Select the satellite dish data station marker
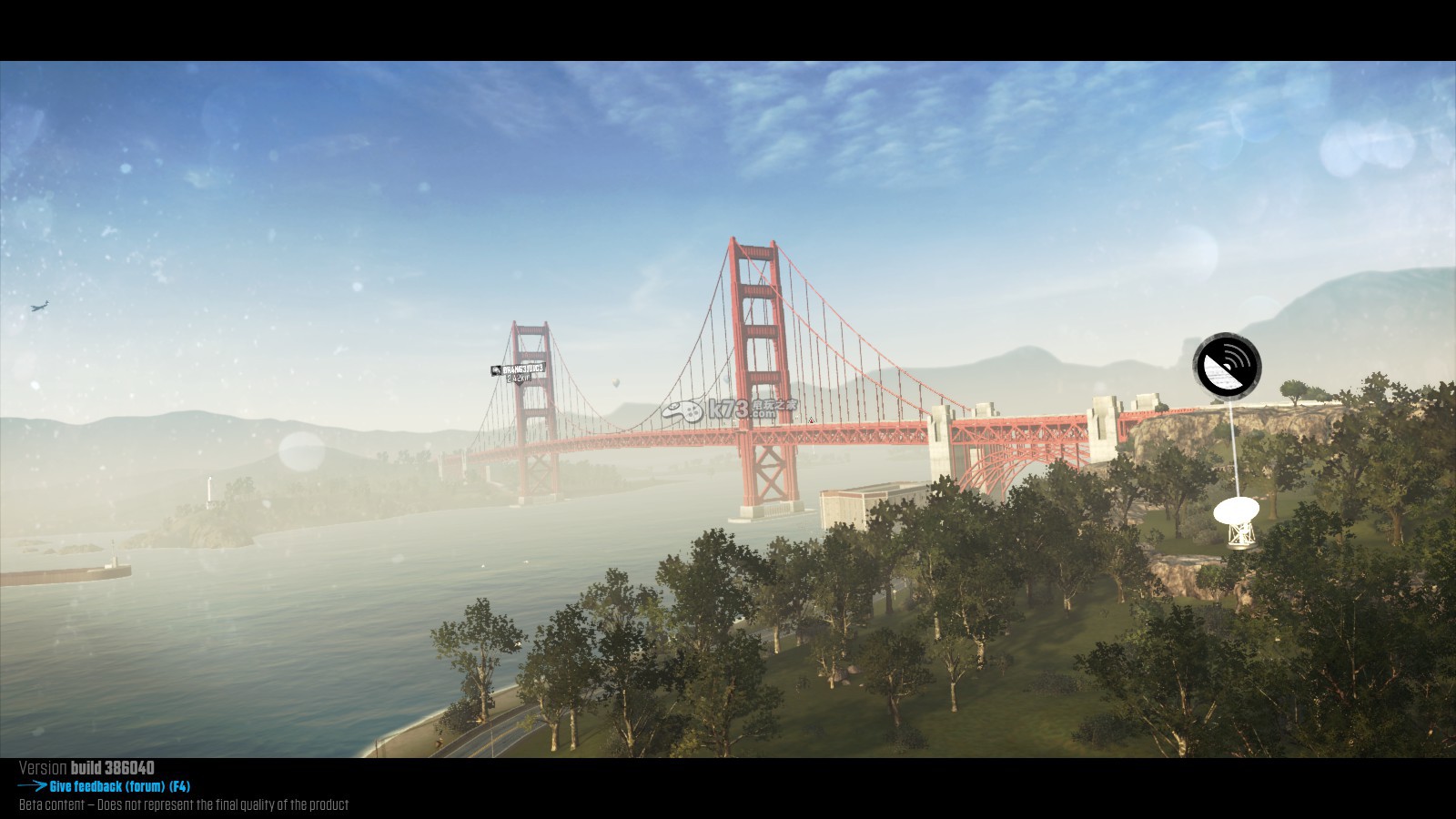The width and height of the screenshot is (1456, 819). tap(1227, 365)
